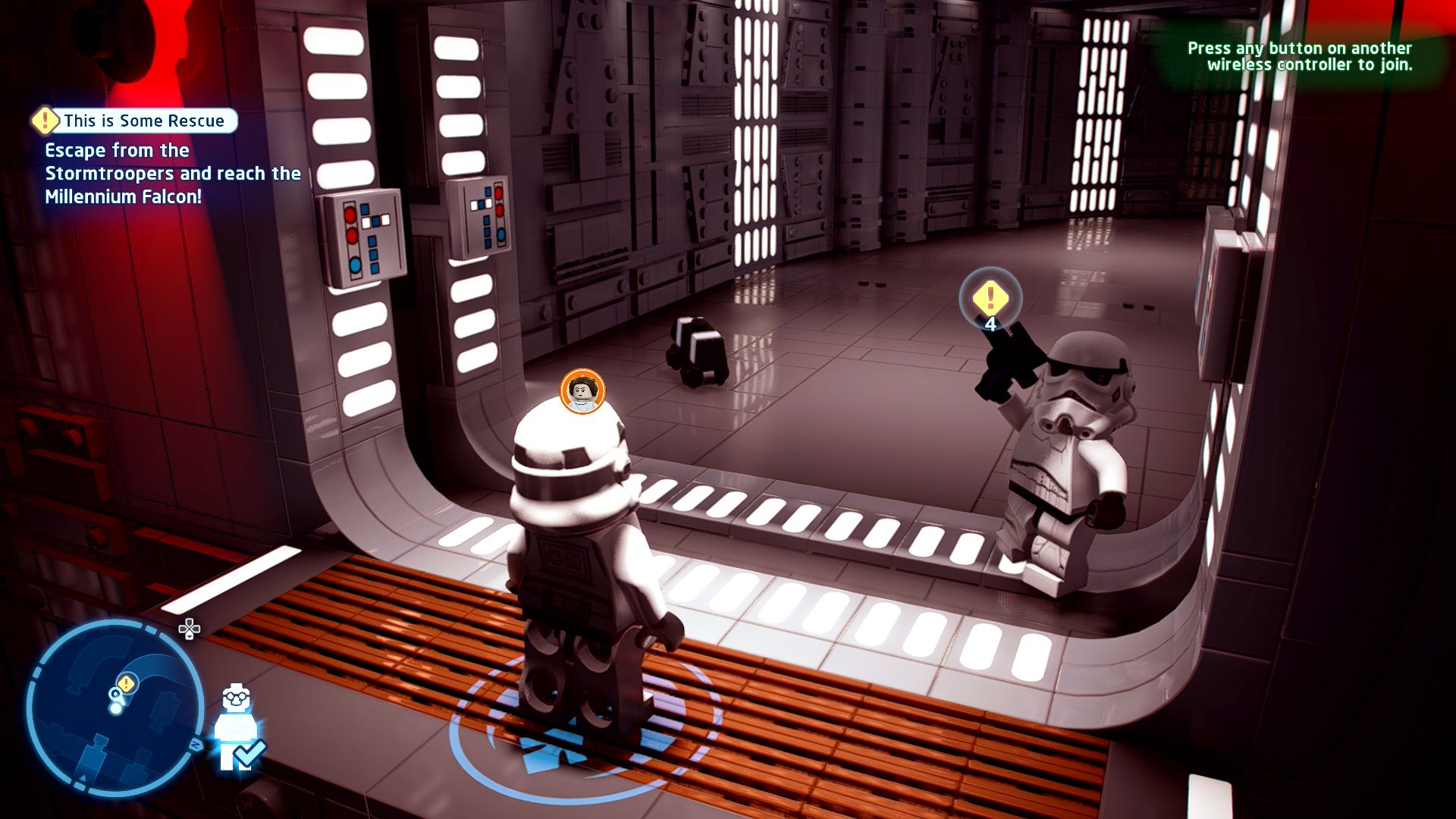Open the circular minimap

tap(115, 708)
